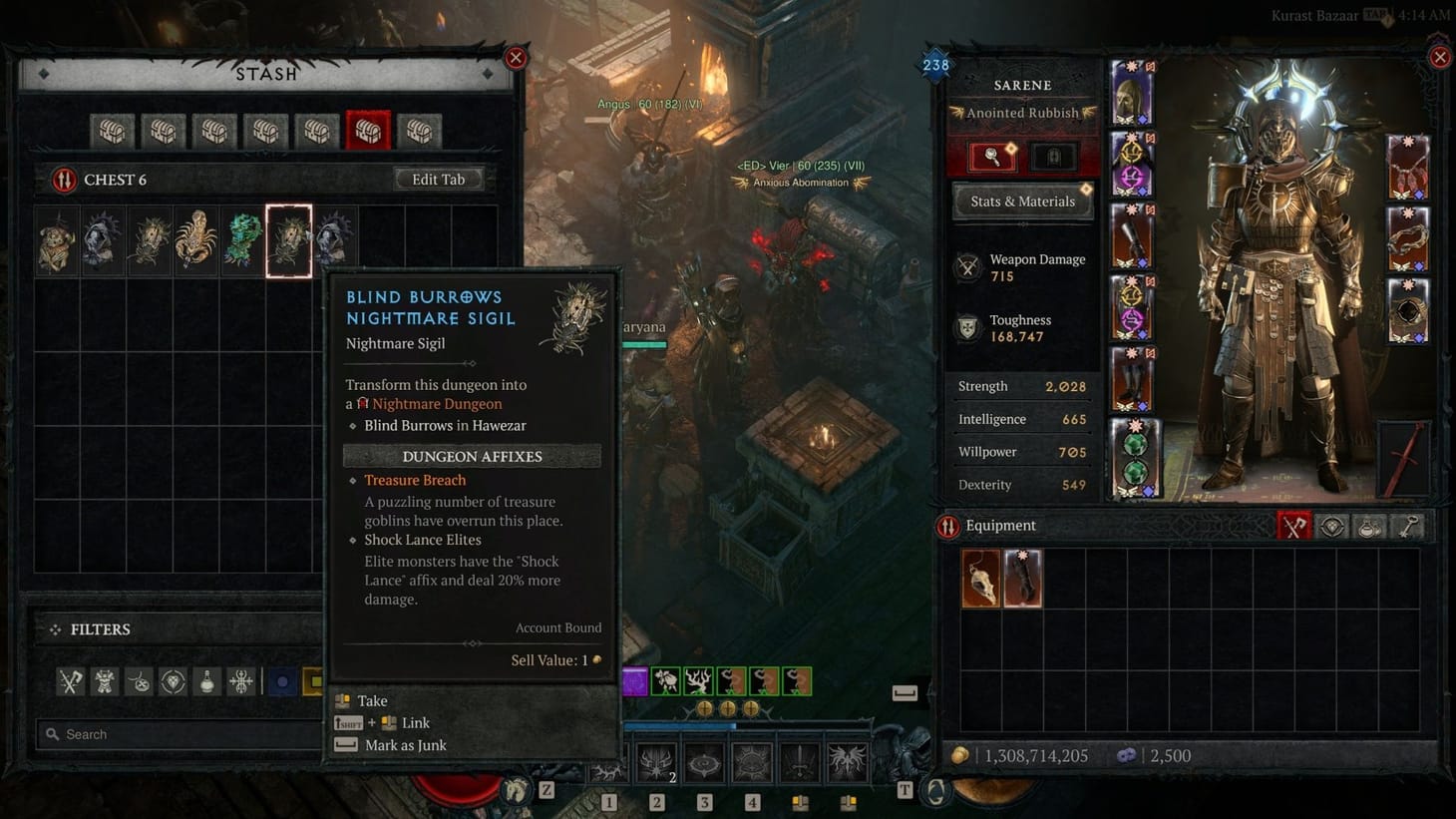Filter stash by gems

point(172,681)
